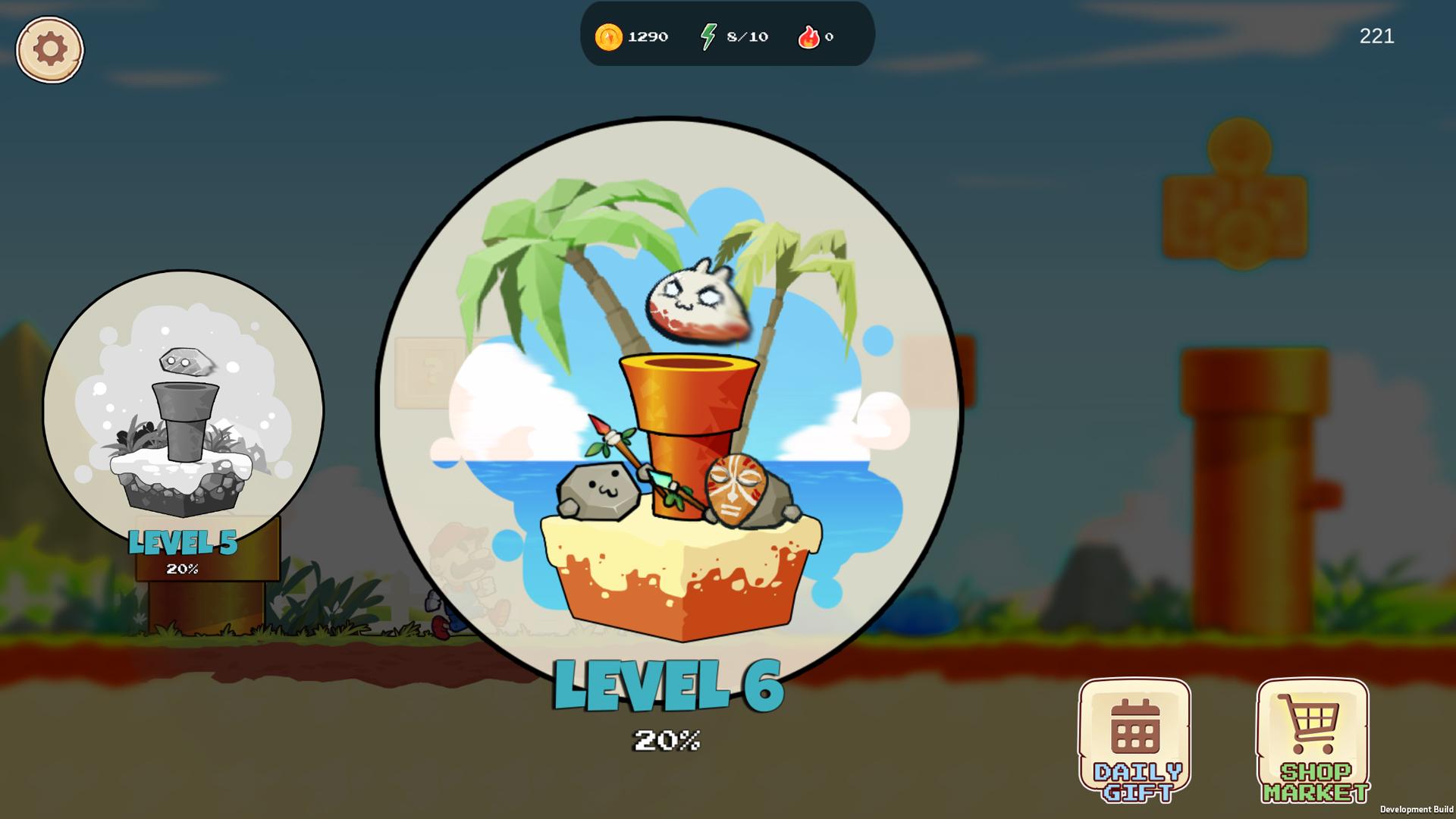
Task: Click the fire streak icon
Action: tap(810, 36)
